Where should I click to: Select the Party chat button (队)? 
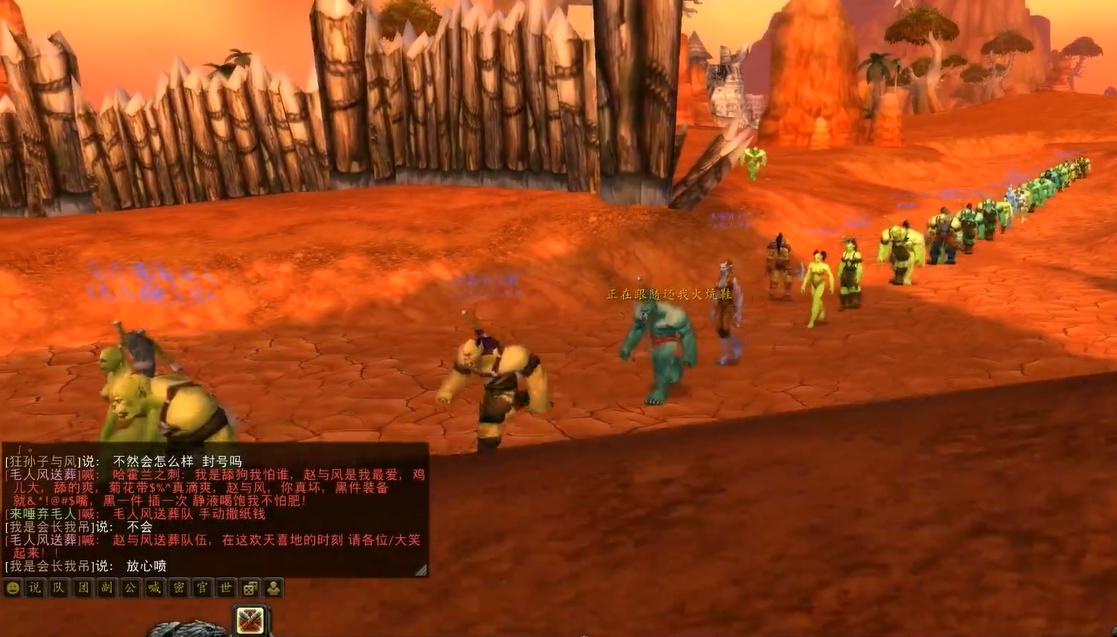pyautogui.click(x=59, y=588)
